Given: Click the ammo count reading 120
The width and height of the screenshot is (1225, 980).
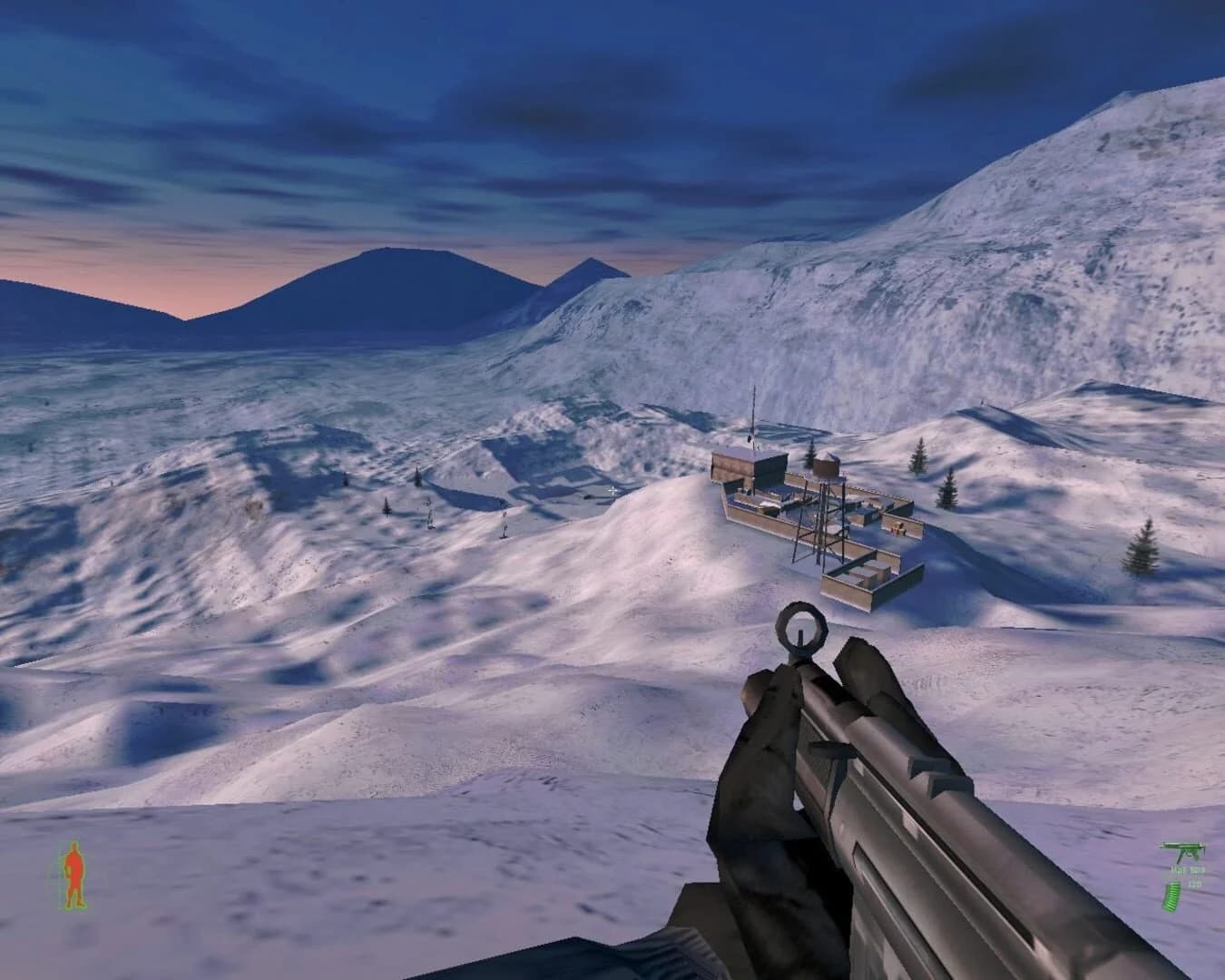Looking at the screenshot, I should tap(1195, 883).
